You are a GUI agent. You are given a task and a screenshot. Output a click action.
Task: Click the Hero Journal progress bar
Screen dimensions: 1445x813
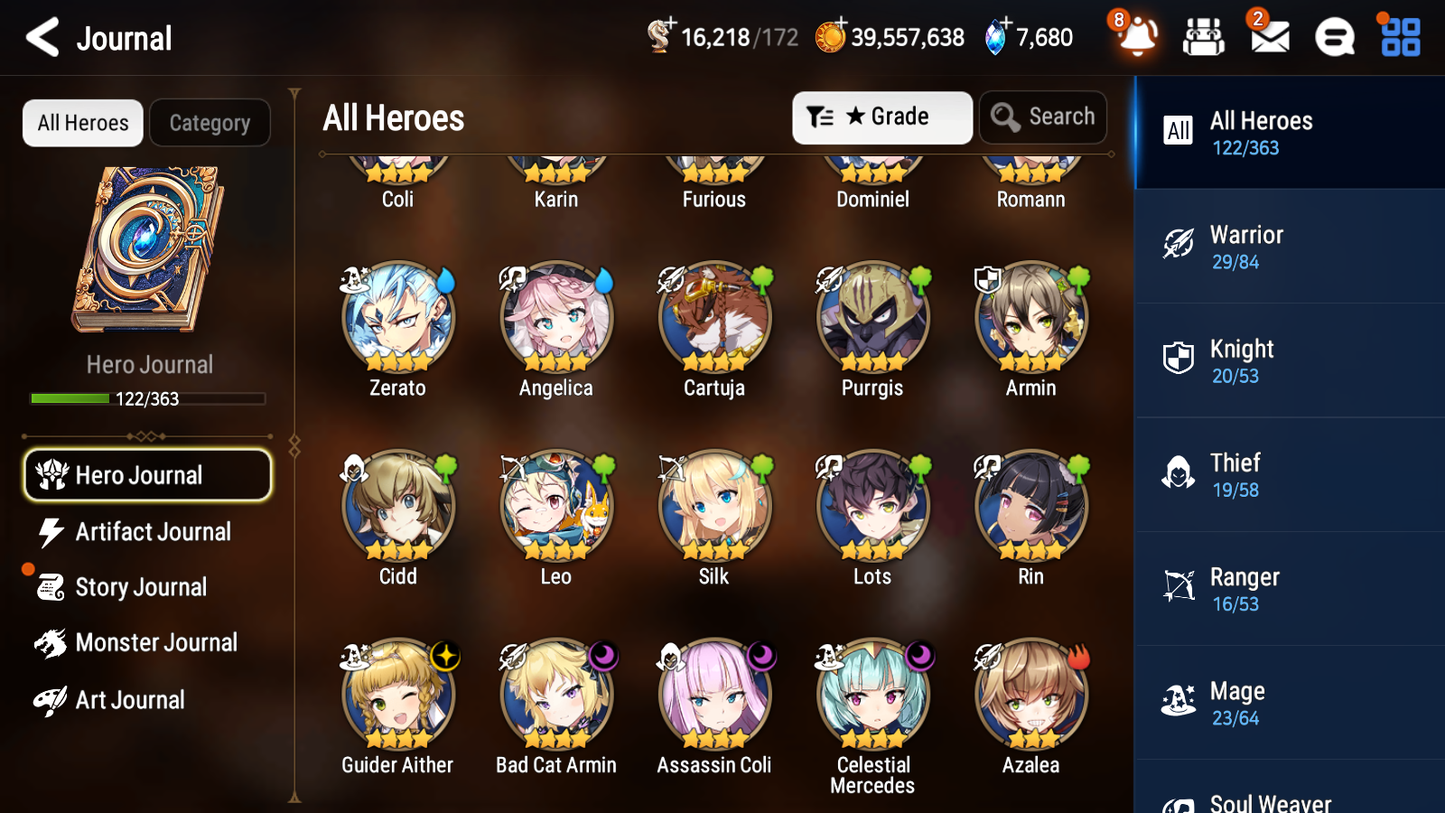(148, 398)
